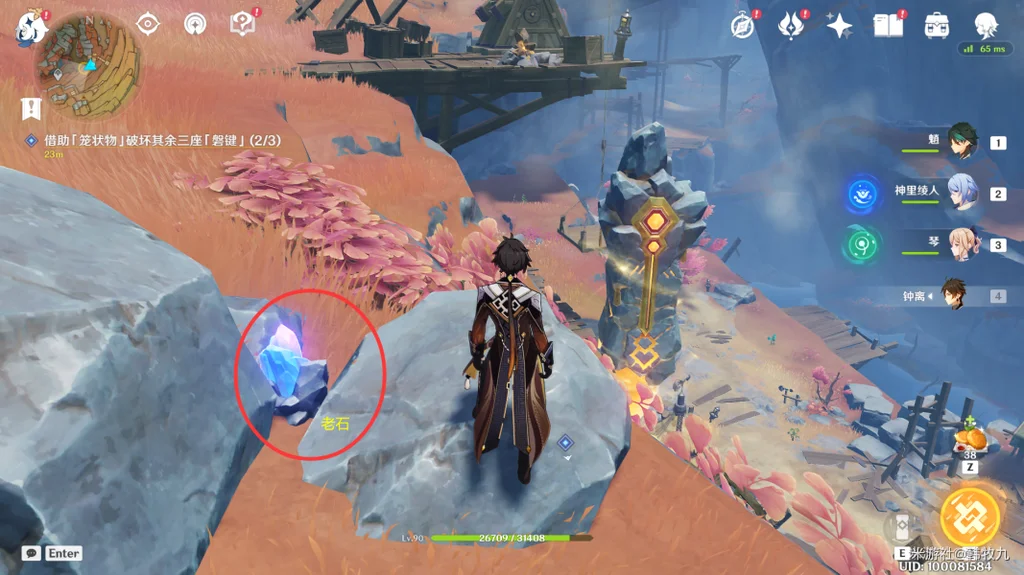
Task: Open the backpack inventory
Action: click(x=937, y=25)
